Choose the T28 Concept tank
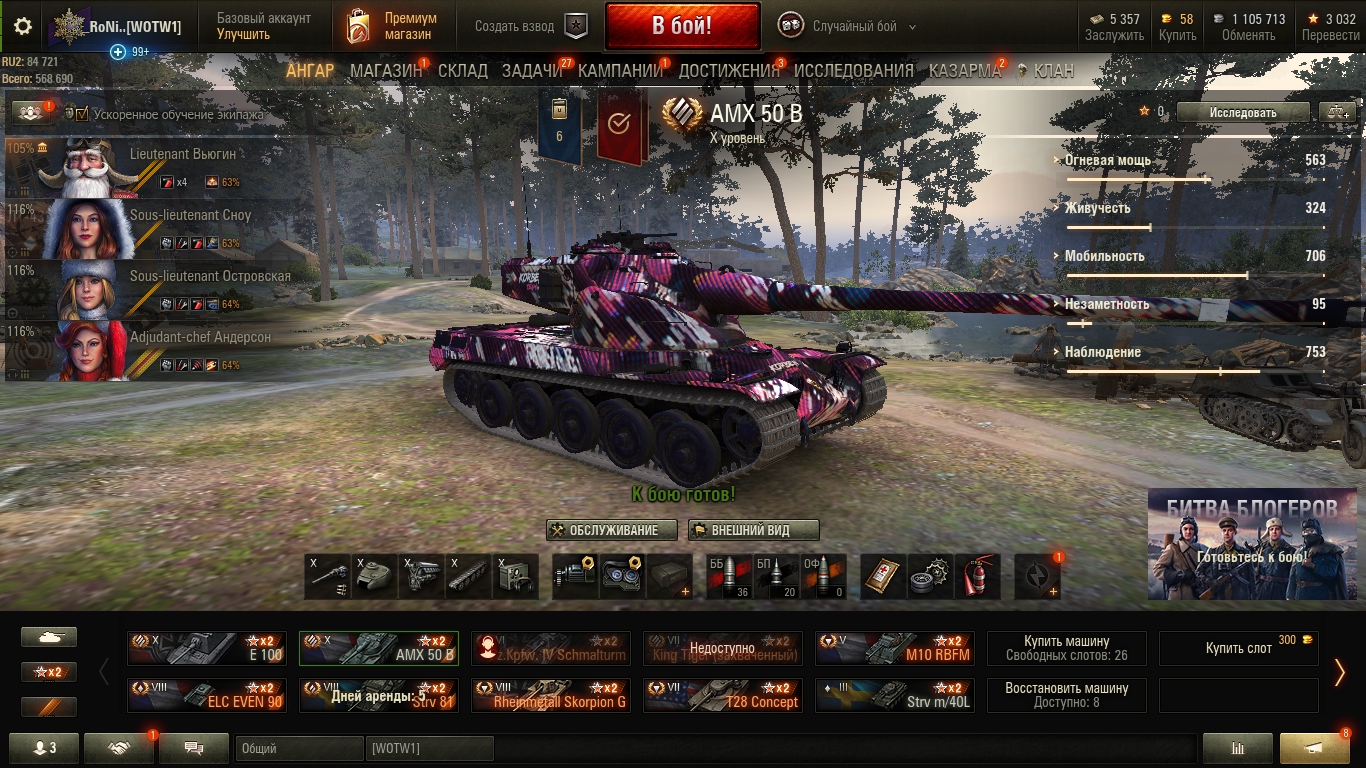 [x=723, y=695]
